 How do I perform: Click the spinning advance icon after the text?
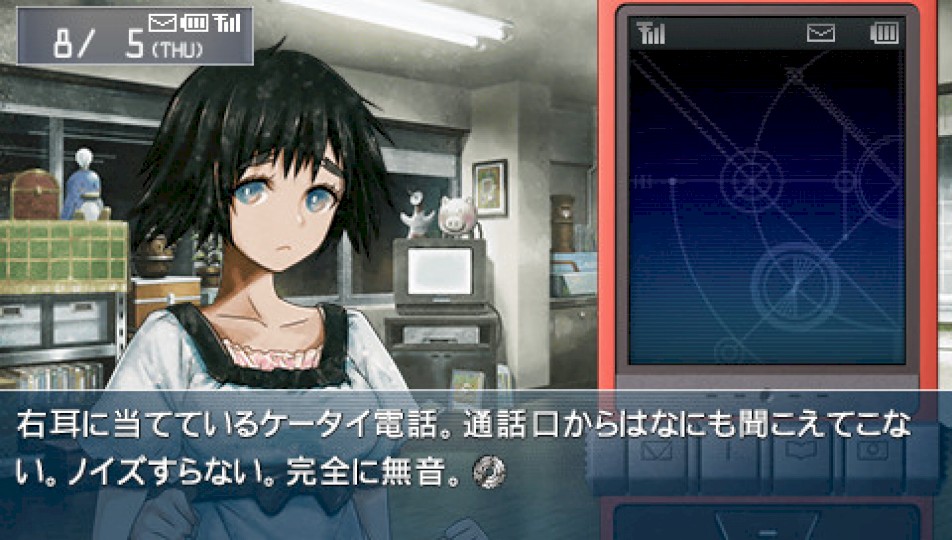click(x=494, y=467)
